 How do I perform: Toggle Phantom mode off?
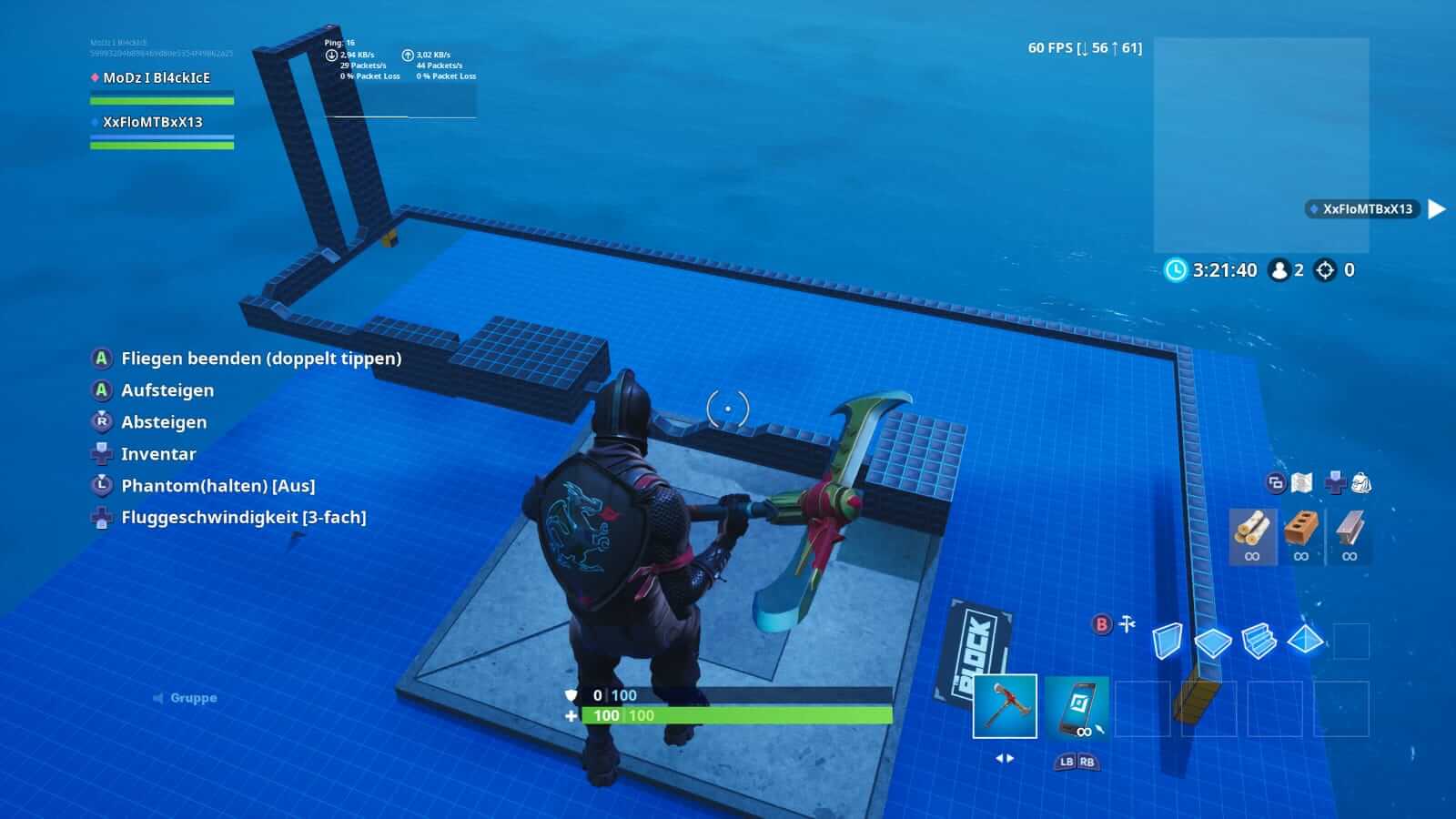[218, 485]
